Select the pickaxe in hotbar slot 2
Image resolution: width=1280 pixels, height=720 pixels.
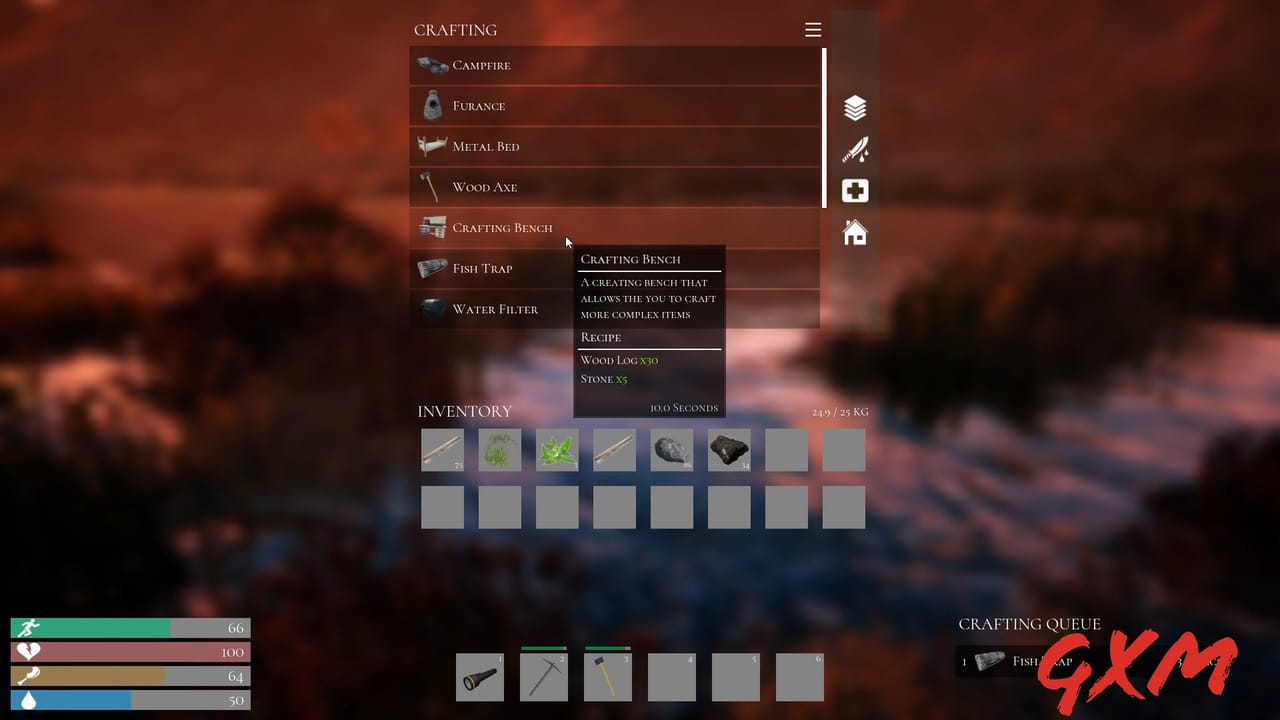click(x=543, y=676)
